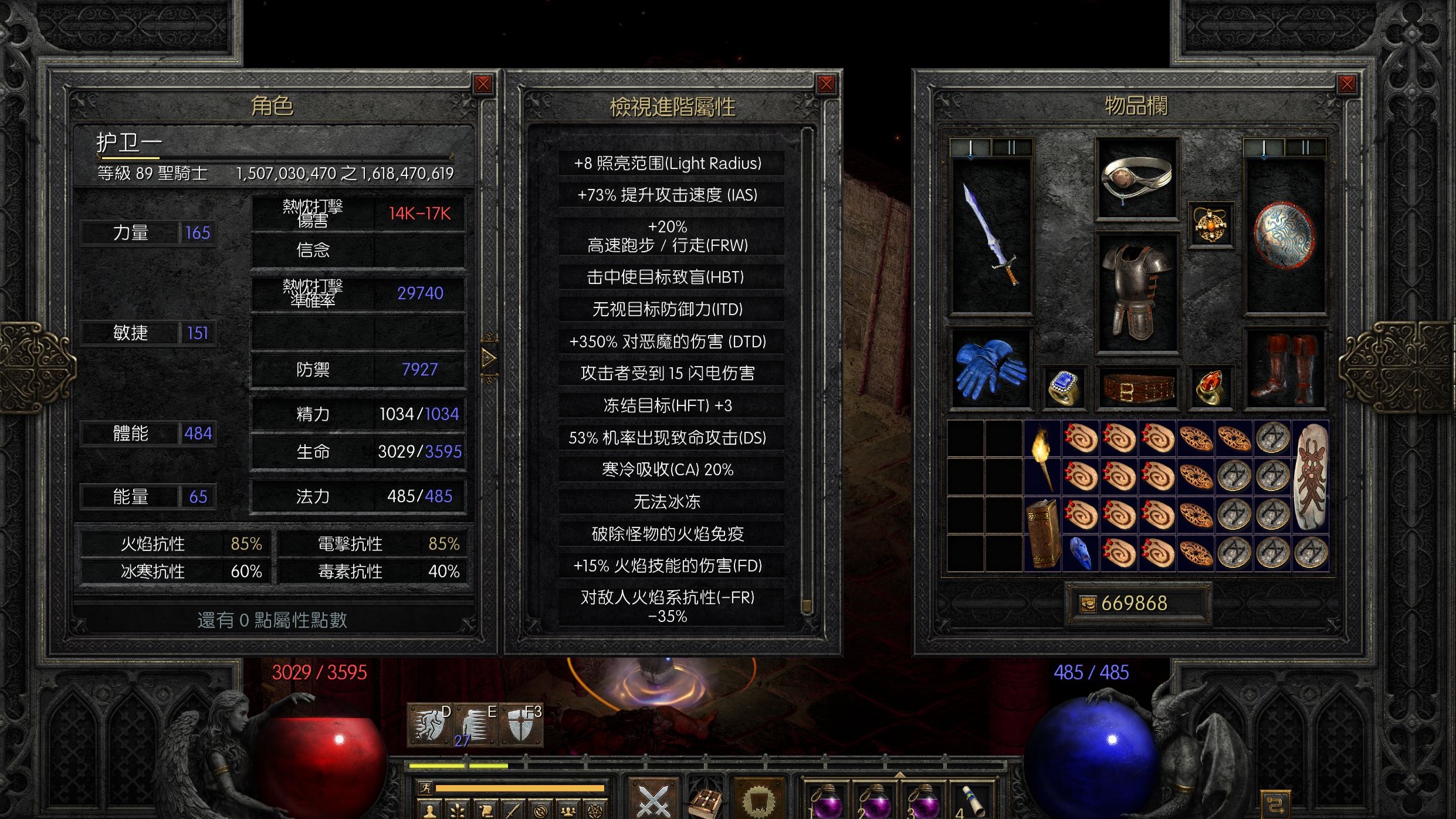Toggle the run/walk icon
This screenshot has height=819, width=1456.
(x=425, y=788)
